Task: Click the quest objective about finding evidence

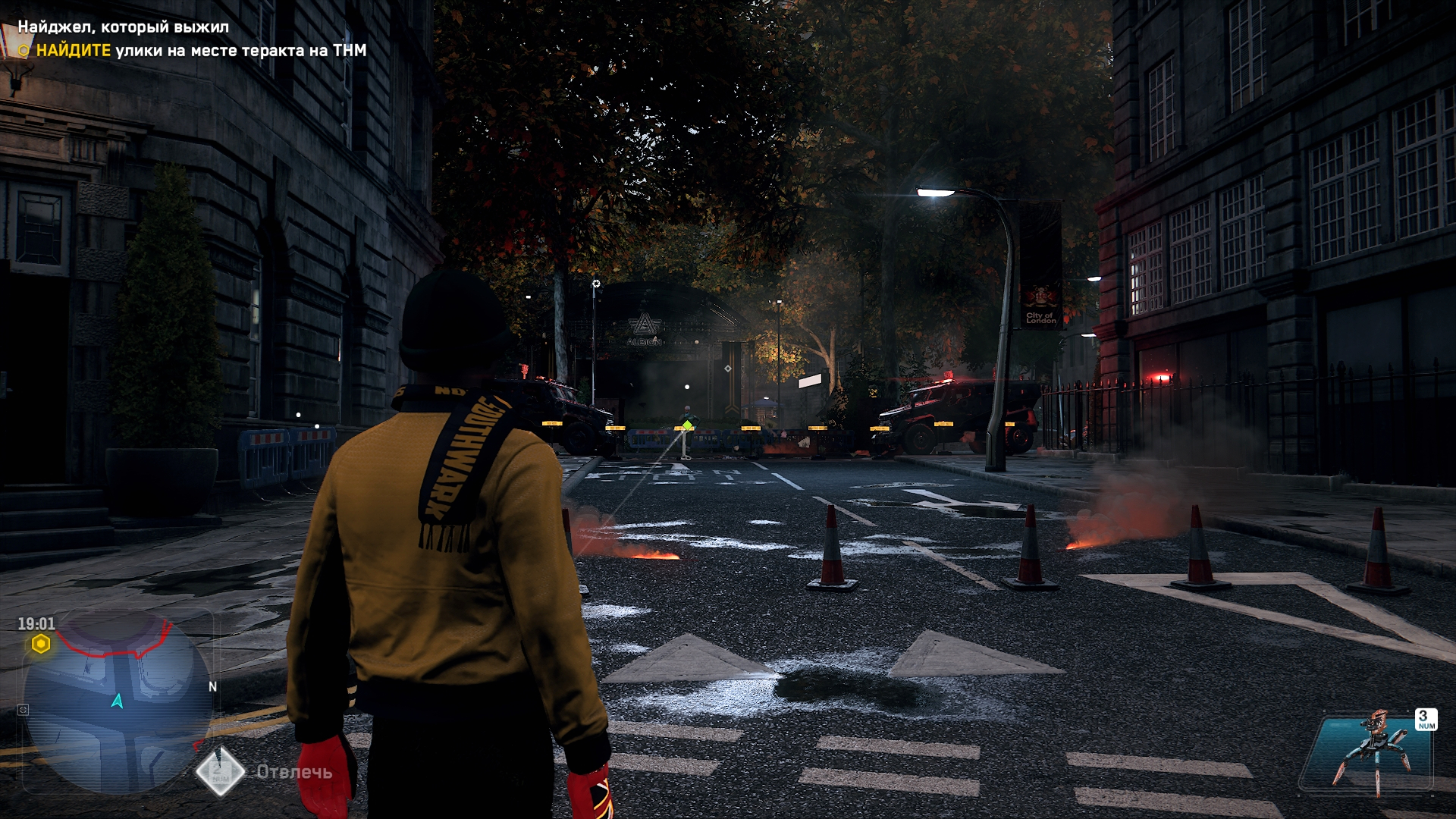Action: [x=201, y=51]
